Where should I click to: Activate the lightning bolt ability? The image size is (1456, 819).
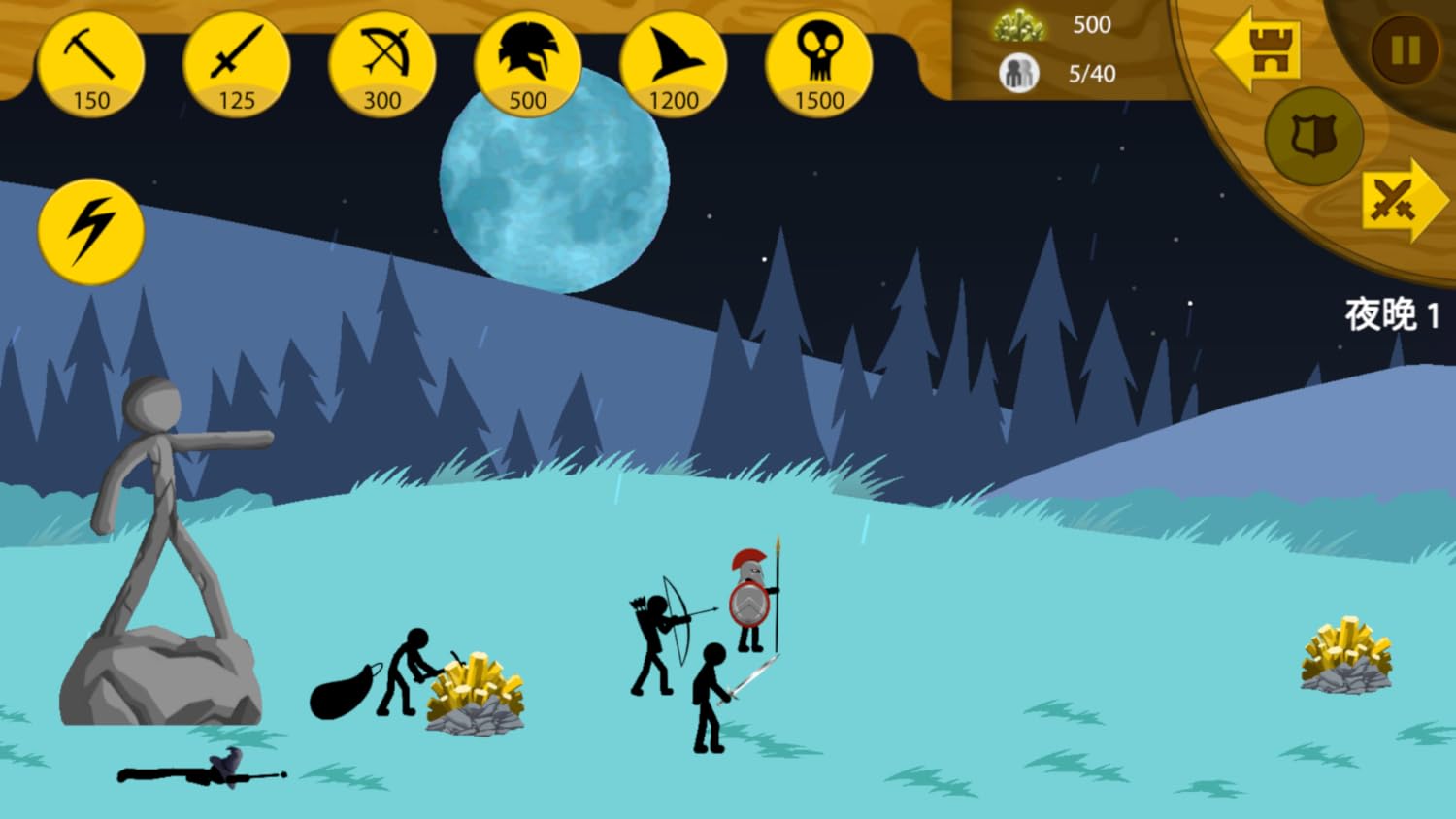coord(91,231)
